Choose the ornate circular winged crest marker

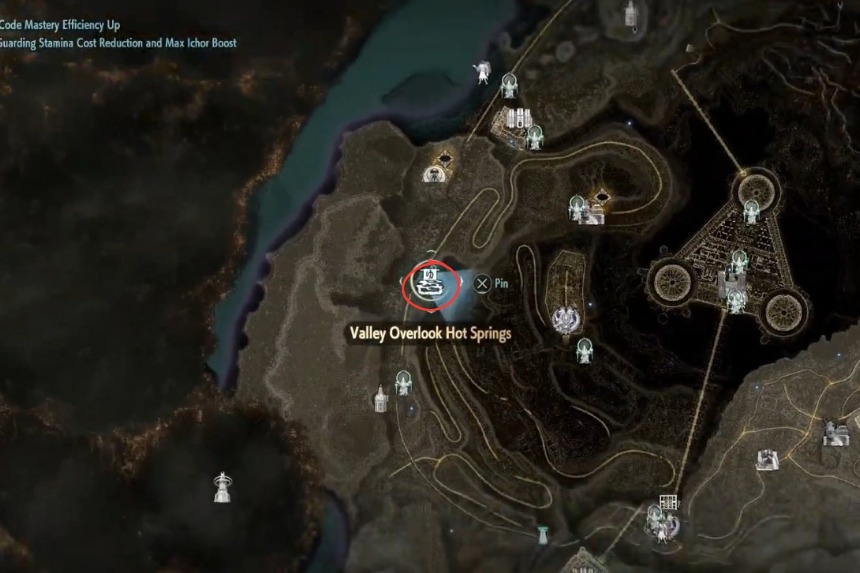(x=566, y=319)
